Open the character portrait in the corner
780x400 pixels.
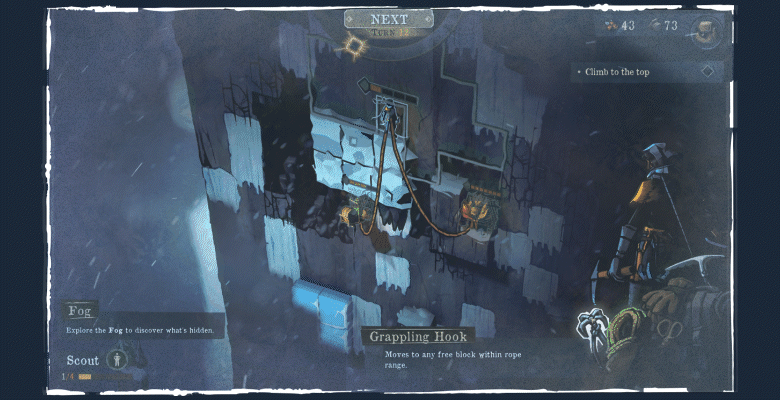tap(706, 30)
